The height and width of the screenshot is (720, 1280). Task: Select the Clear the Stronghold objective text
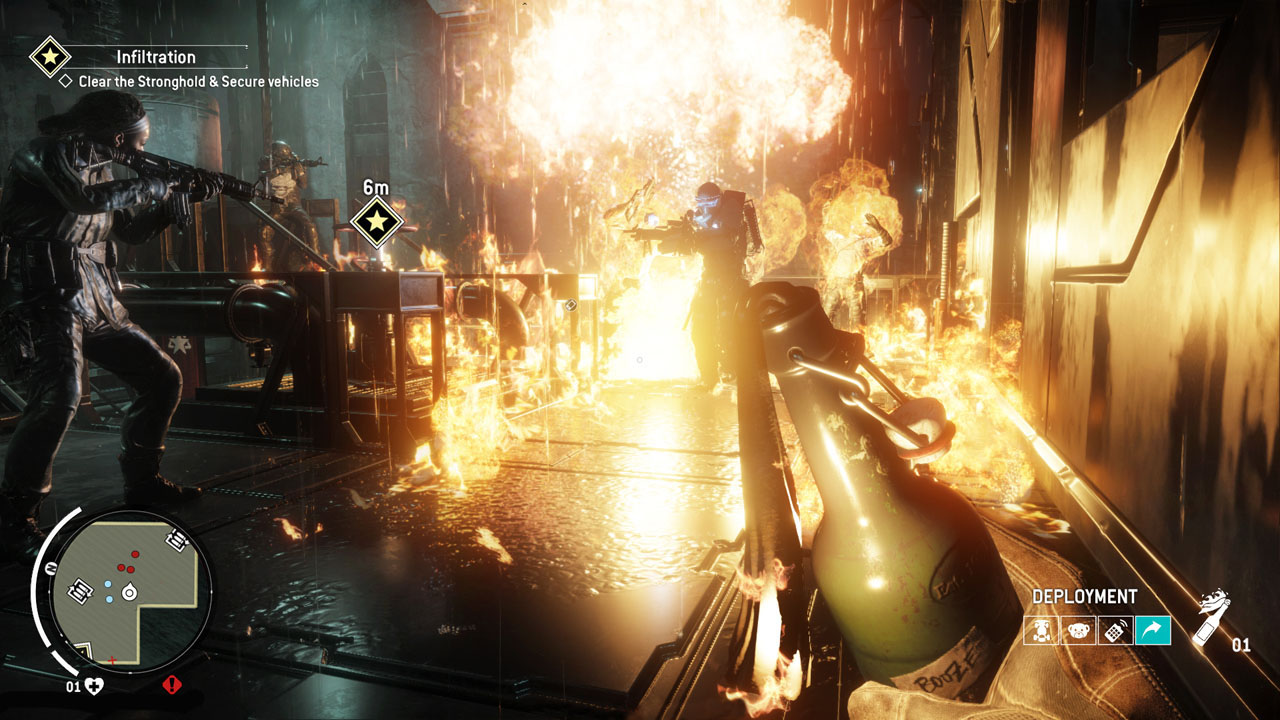click(196, 80)
